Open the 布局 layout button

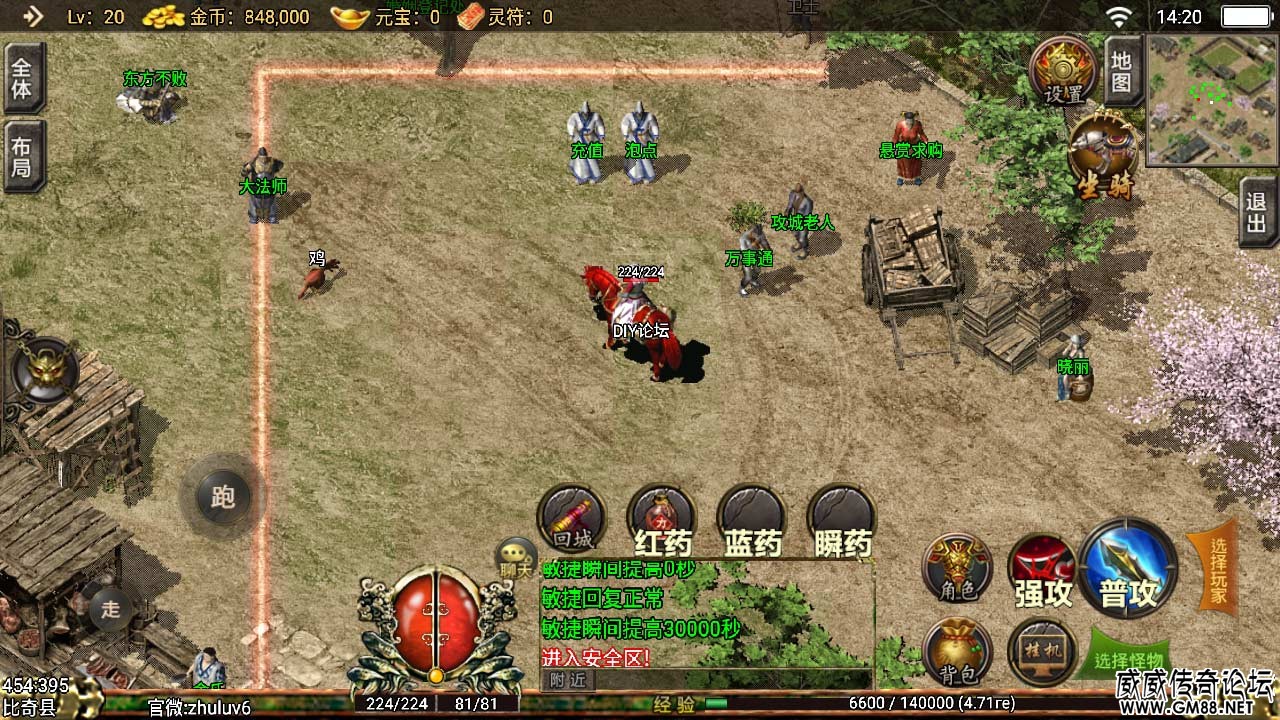click(x=22, y=157)
